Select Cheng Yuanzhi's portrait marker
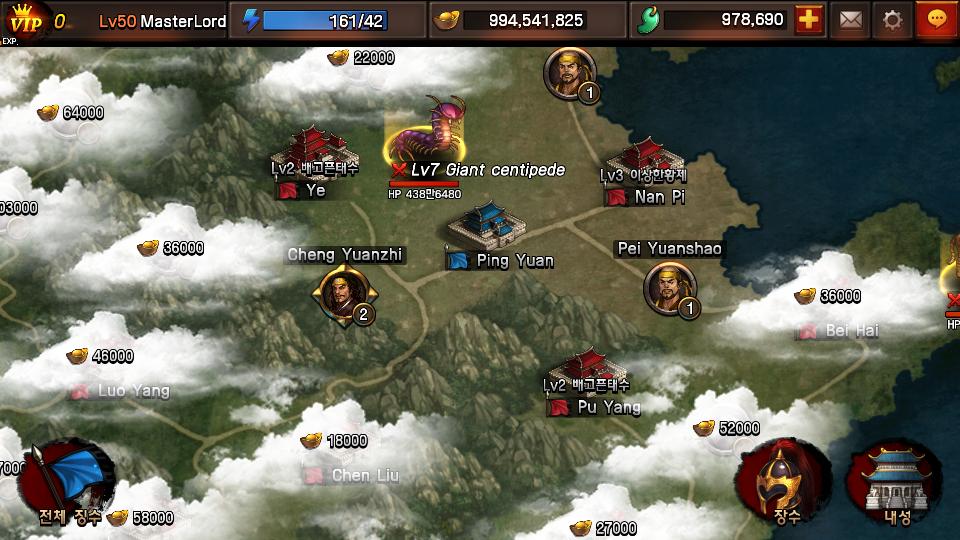960x540 pixels. click(344, 294)
